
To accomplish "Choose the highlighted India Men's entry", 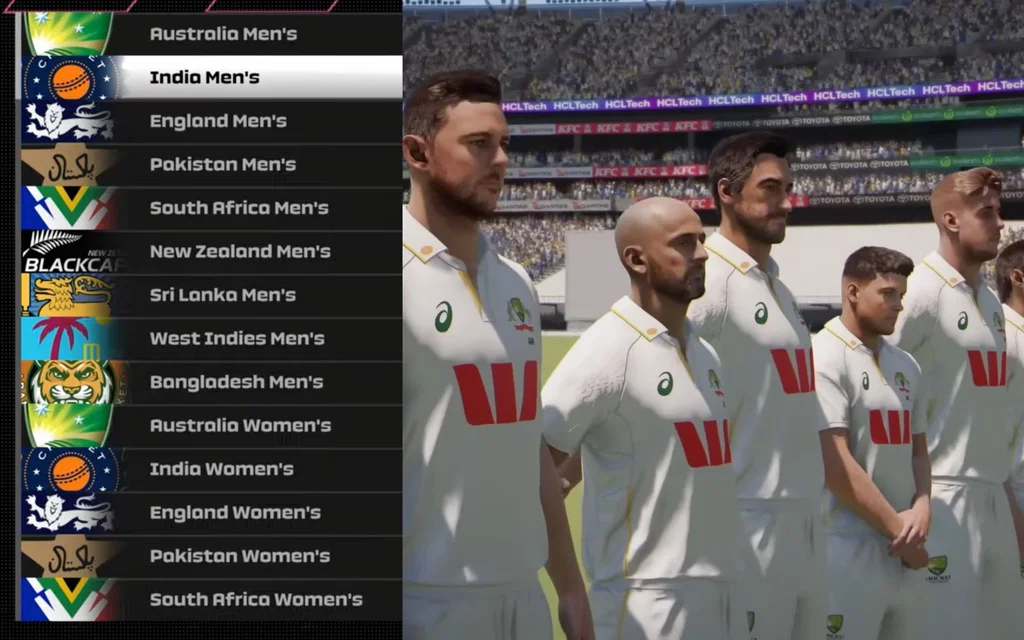I will pos(205,77).
